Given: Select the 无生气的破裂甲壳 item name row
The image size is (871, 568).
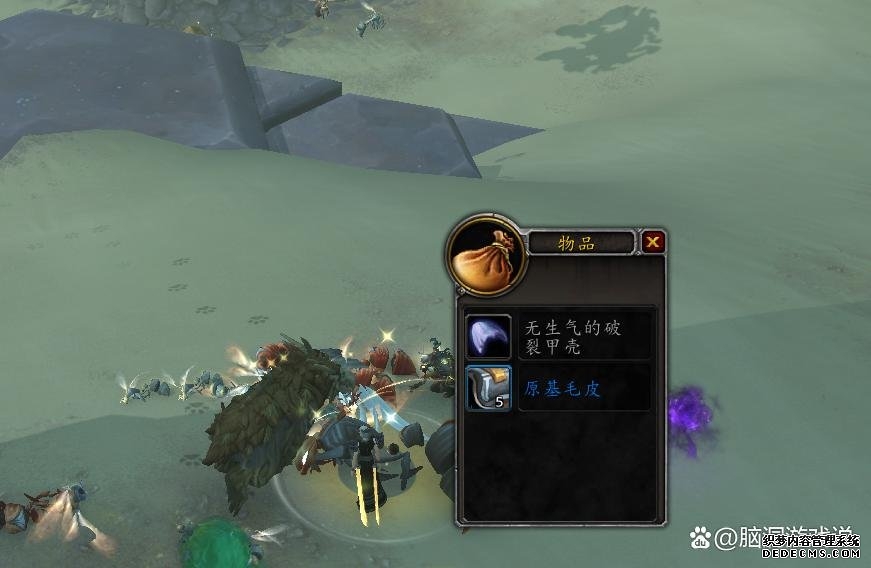Looking at the screenshot, I should point(585,335).
